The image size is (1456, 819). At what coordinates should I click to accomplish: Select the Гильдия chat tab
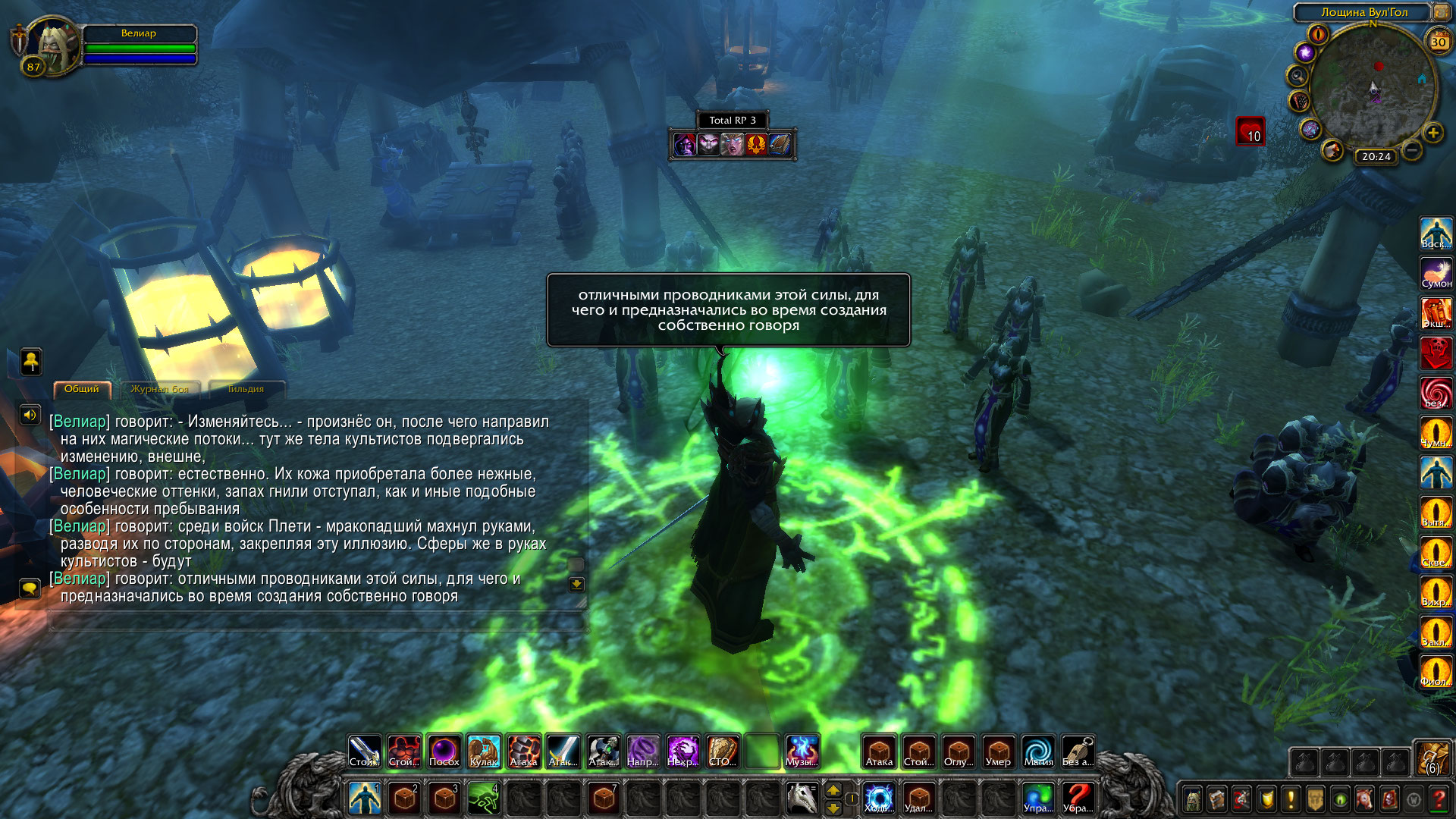tap(246, 389)
